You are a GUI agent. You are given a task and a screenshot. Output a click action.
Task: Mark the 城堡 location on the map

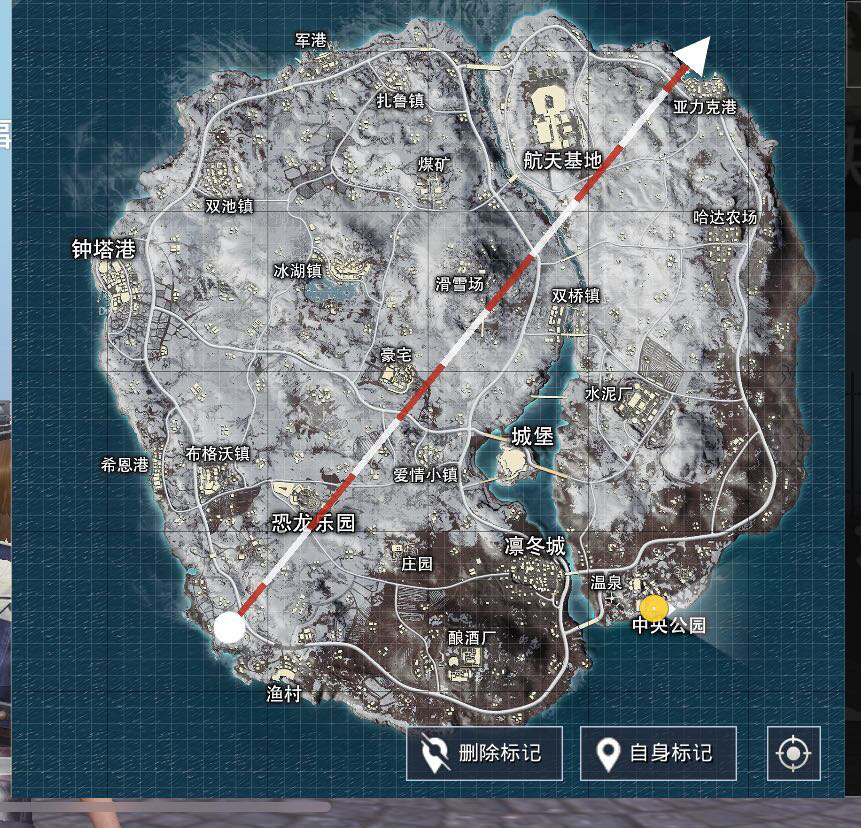[532, 437]
